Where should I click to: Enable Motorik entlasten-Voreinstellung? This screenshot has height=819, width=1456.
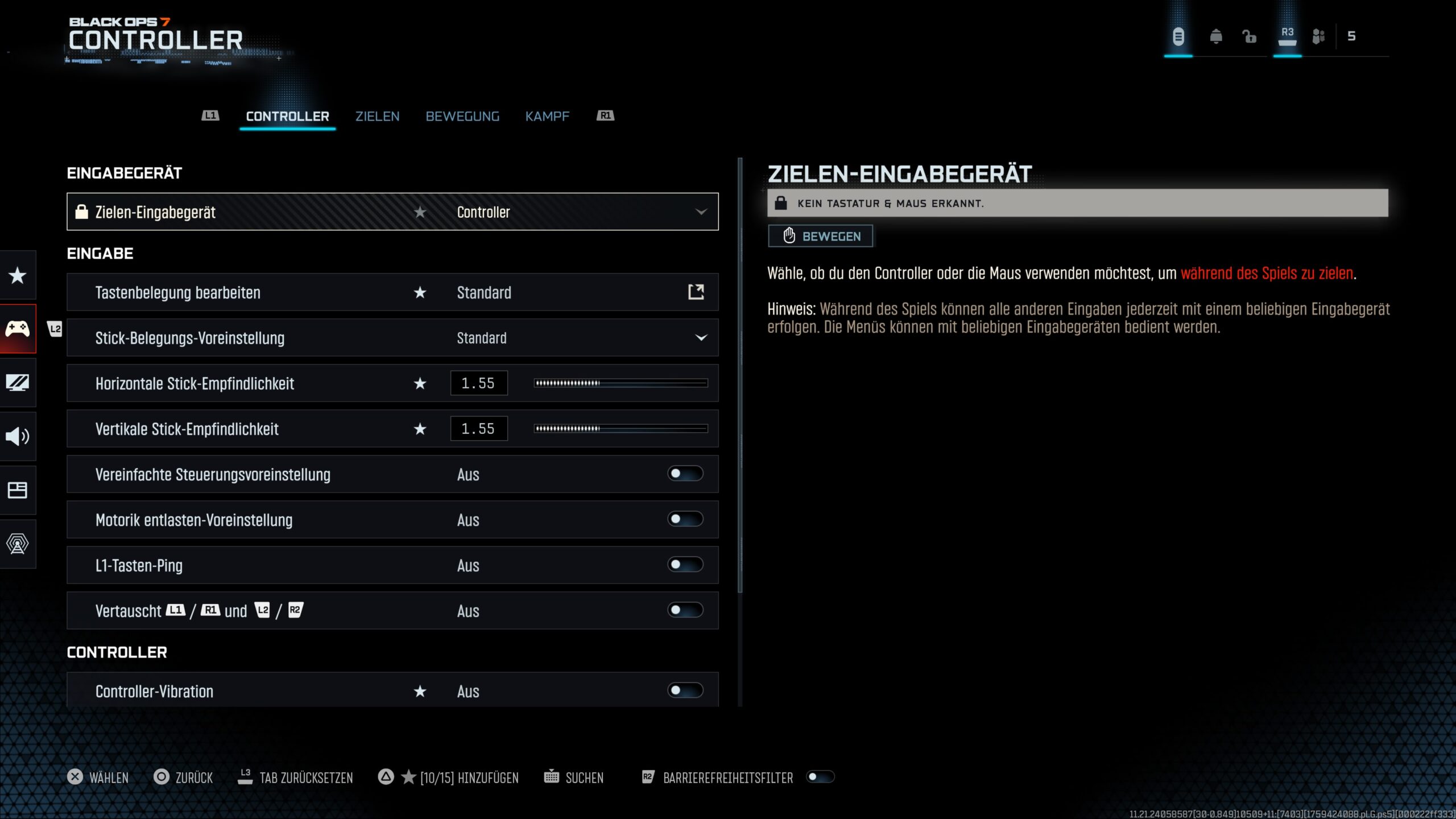coord(685,519)
